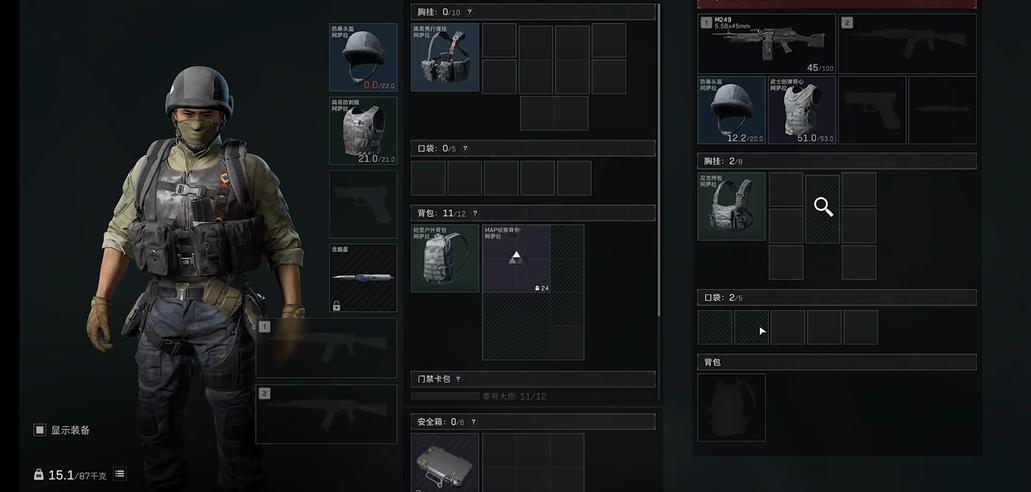The image size is (1031, 492).
Task: Click the North Star knife slot
Action: (363, 277)
